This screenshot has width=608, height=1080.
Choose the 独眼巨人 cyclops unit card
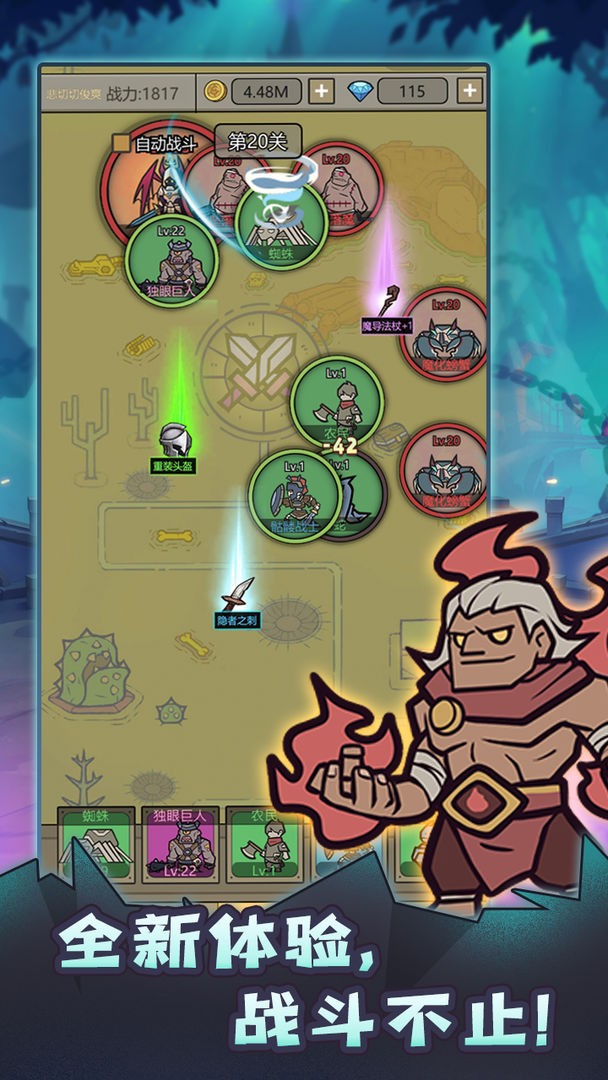[180, 845]
